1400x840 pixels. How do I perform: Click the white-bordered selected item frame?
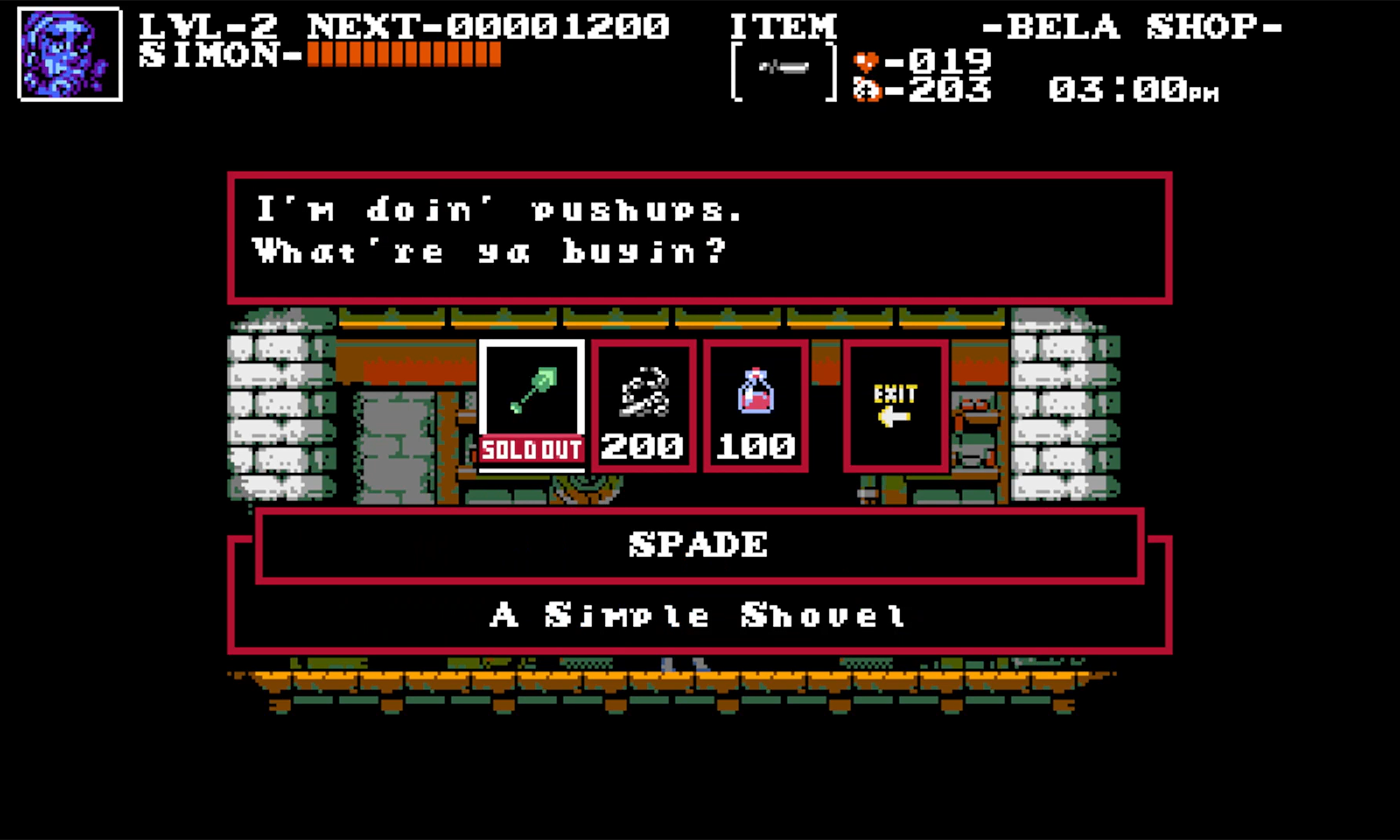[531, 404]
